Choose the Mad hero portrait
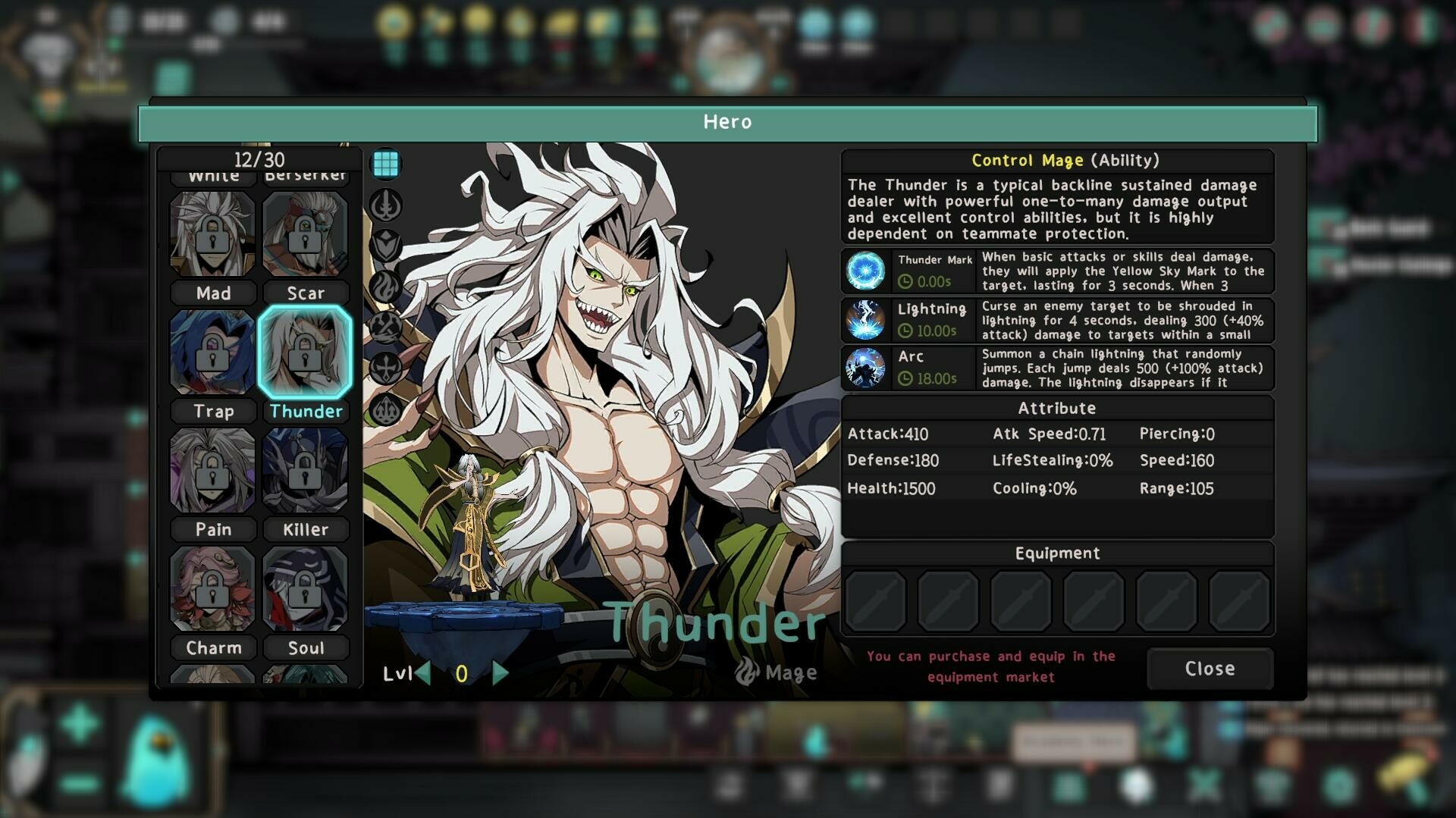The image size is (1456, 818). (x=212, y=233)
